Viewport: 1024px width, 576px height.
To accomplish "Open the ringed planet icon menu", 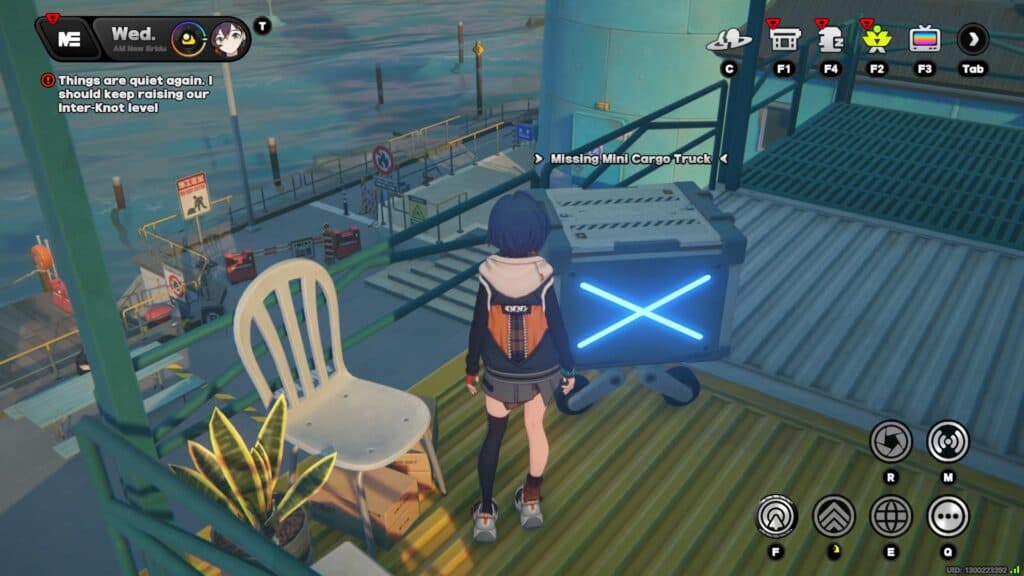I will click(729, 40).
